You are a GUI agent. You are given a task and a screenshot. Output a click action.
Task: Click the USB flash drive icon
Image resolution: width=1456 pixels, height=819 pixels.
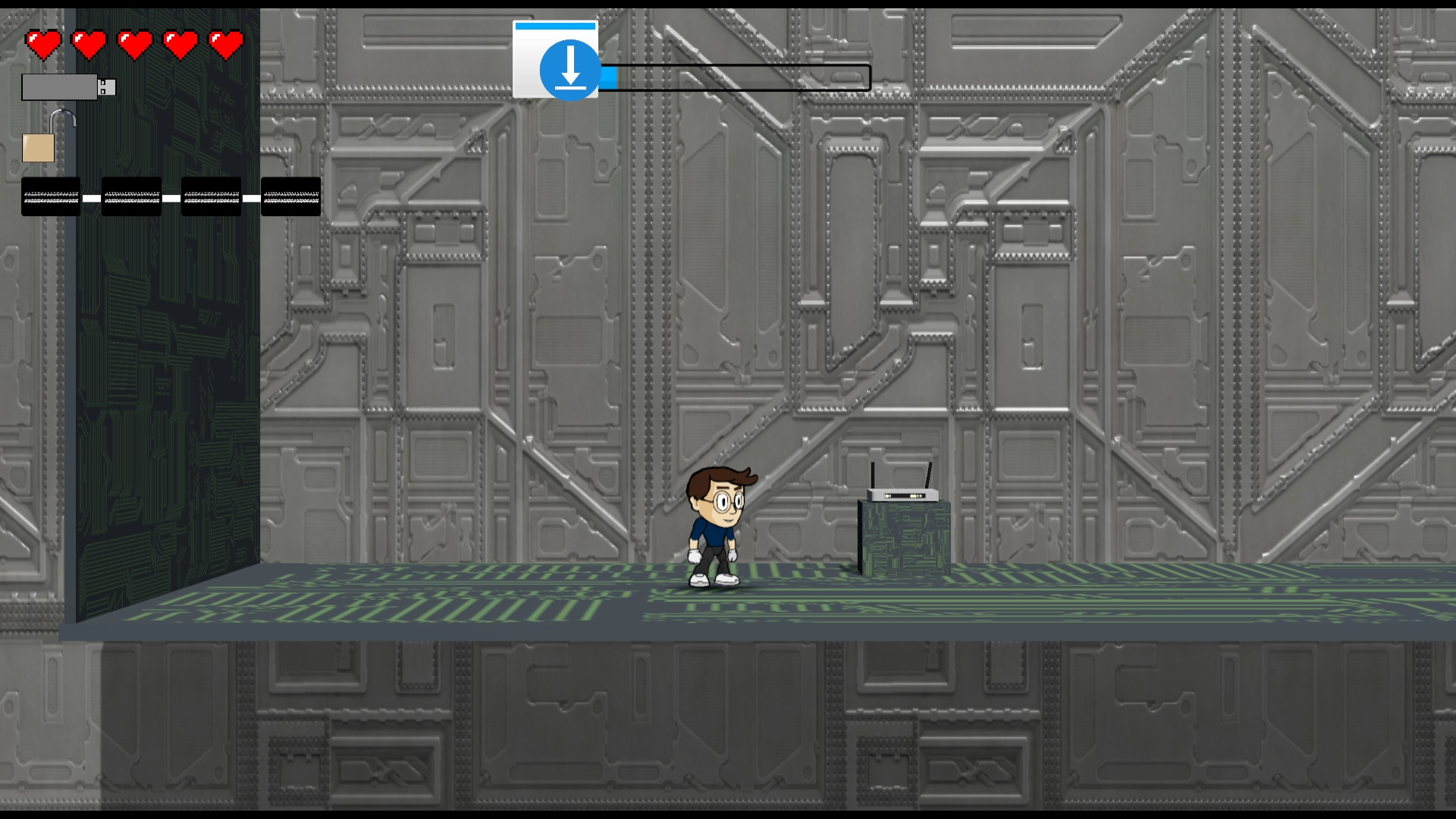68,86
